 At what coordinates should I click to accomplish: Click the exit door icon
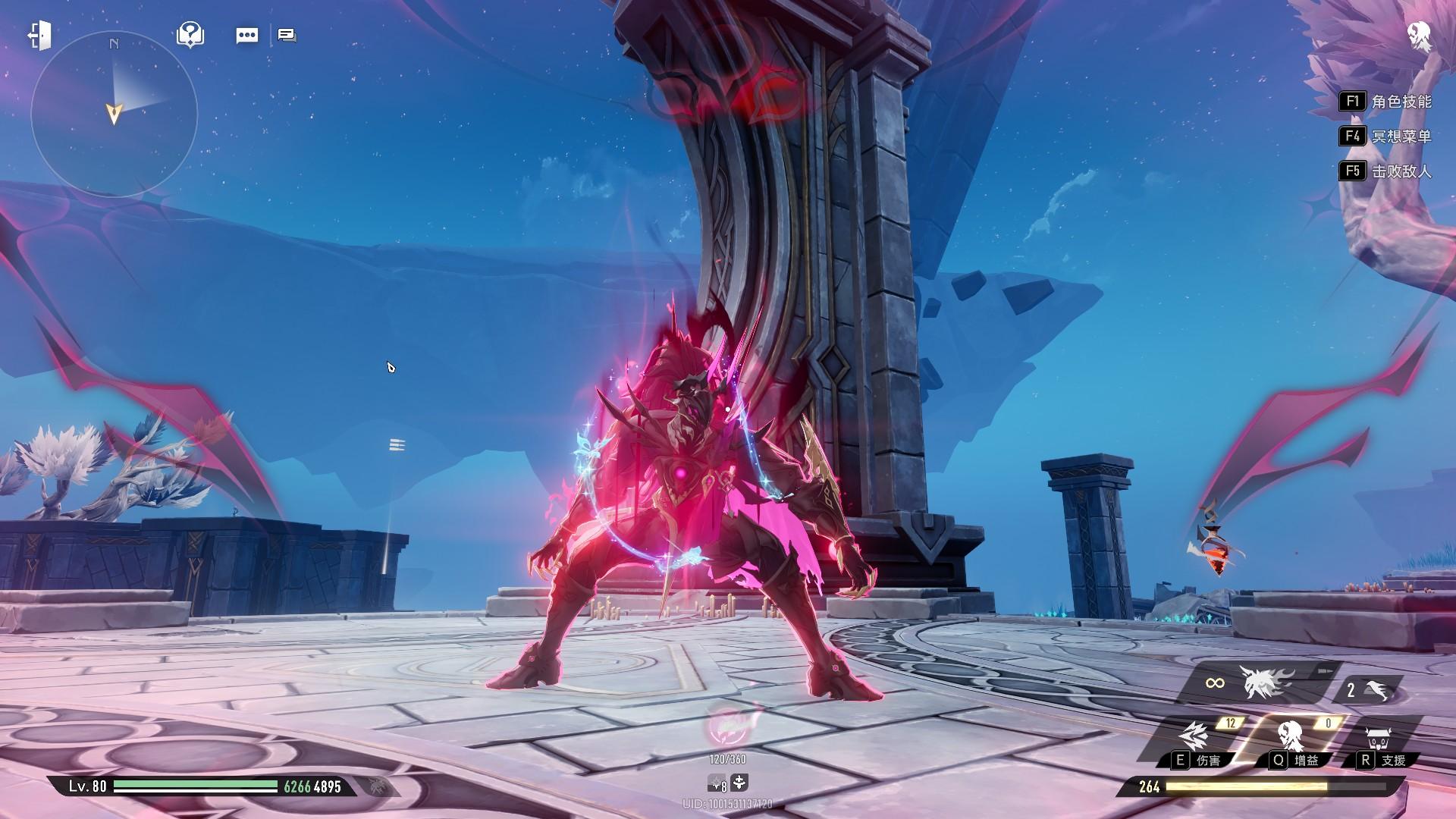click(x=39, y=36)
